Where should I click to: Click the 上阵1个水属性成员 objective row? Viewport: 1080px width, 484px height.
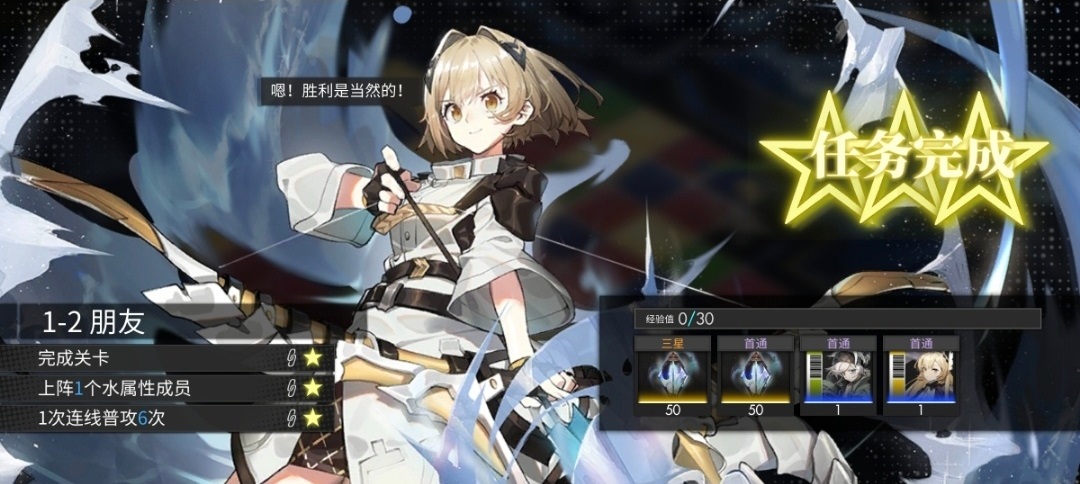pos(165,388)
